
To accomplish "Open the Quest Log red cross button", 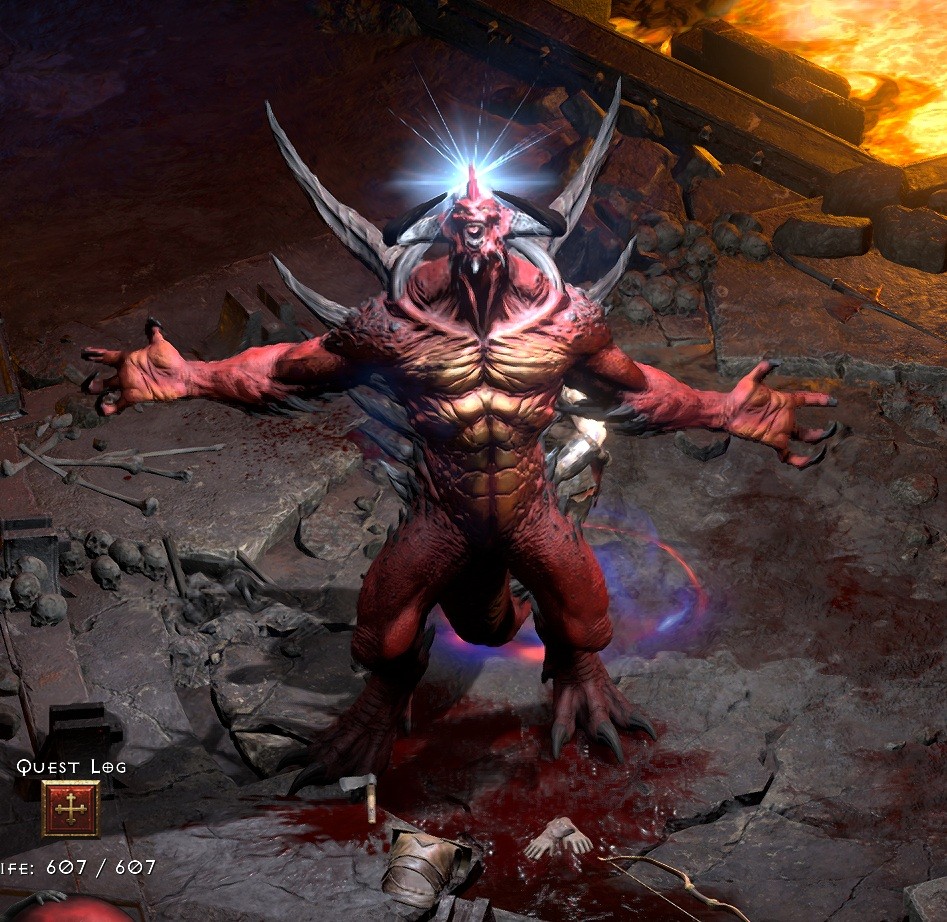I will (x=70, y=808).
